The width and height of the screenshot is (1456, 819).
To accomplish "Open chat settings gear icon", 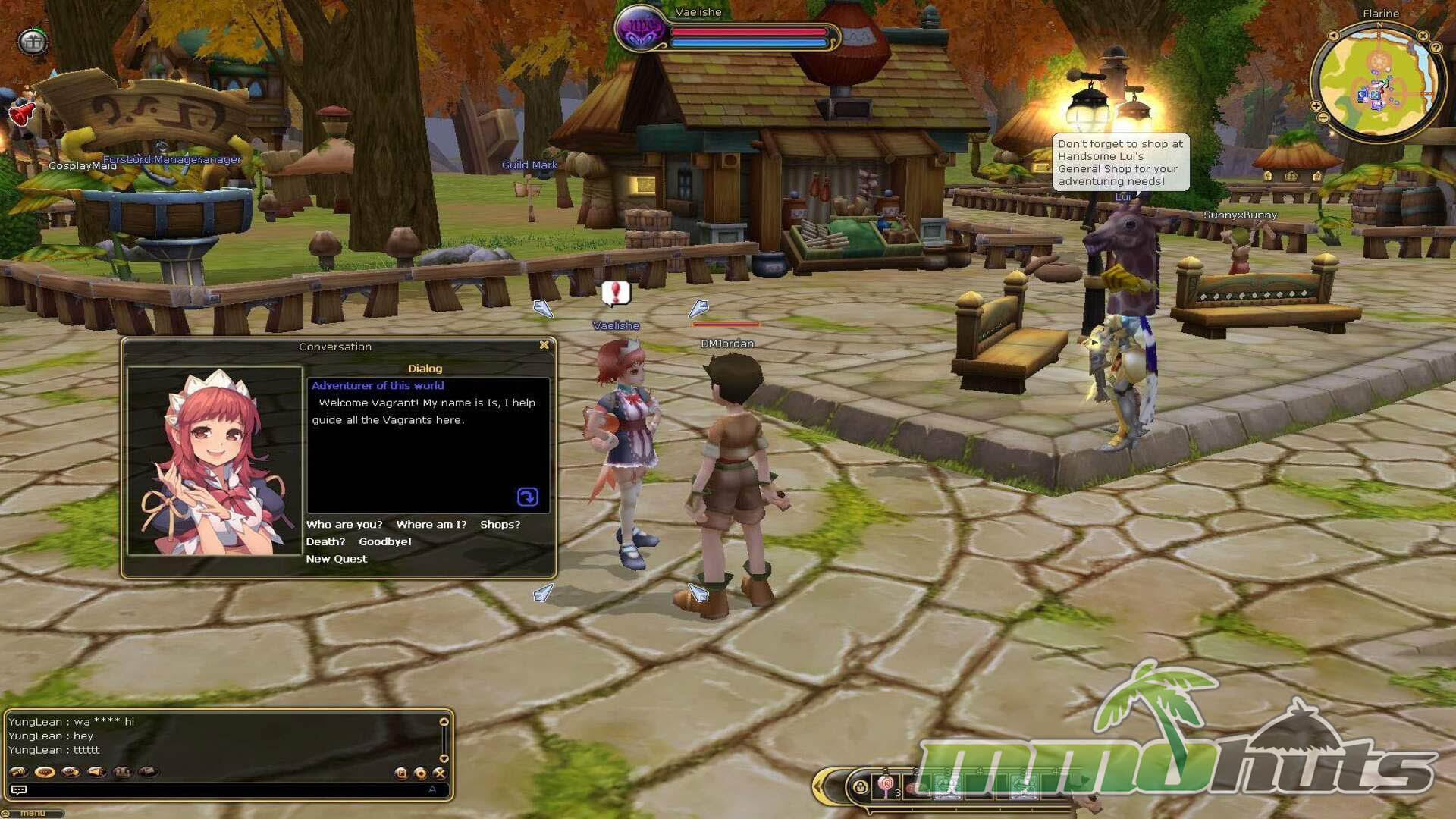I will (420, 773).
